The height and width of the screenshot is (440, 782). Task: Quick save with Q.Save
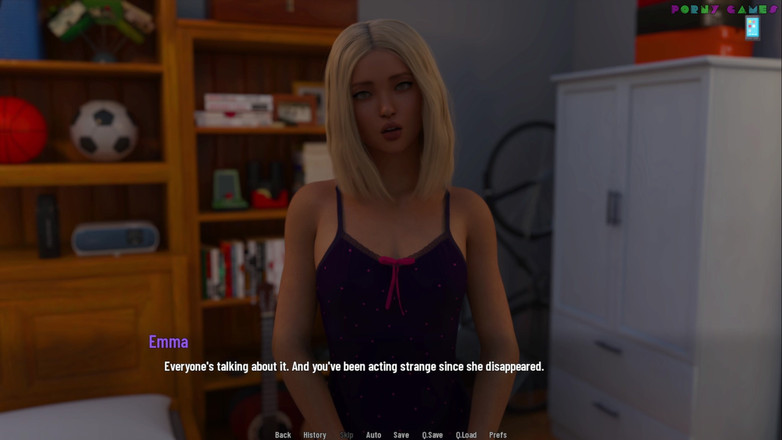(x=432, y=435)
